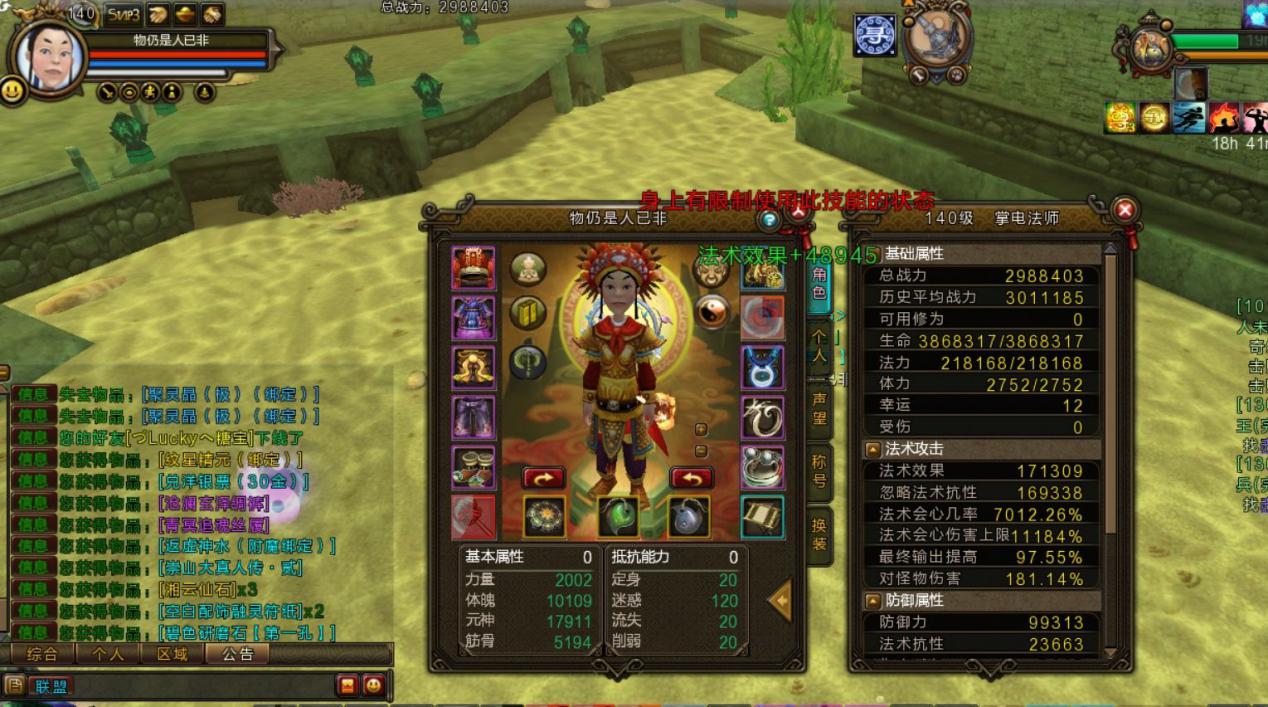Screen dimensions: 1268x707
Task: Select the green yin-yang pendant slot
Action: (x=619, y=516)
